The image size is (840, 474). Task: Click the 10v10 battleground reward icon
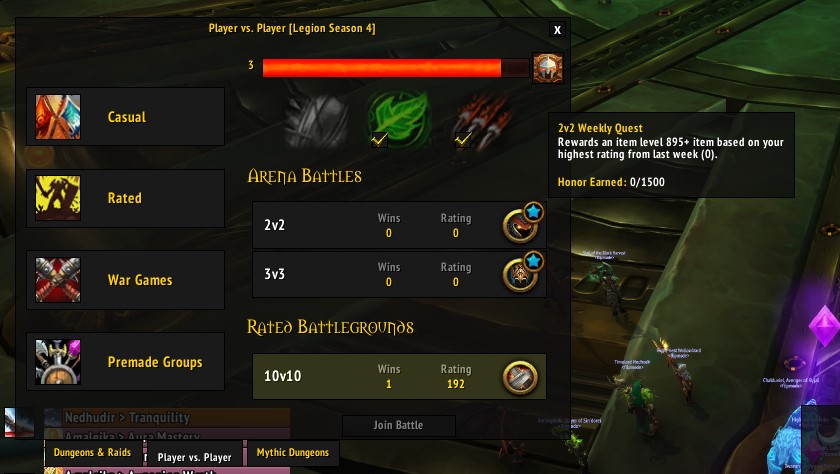520,376
